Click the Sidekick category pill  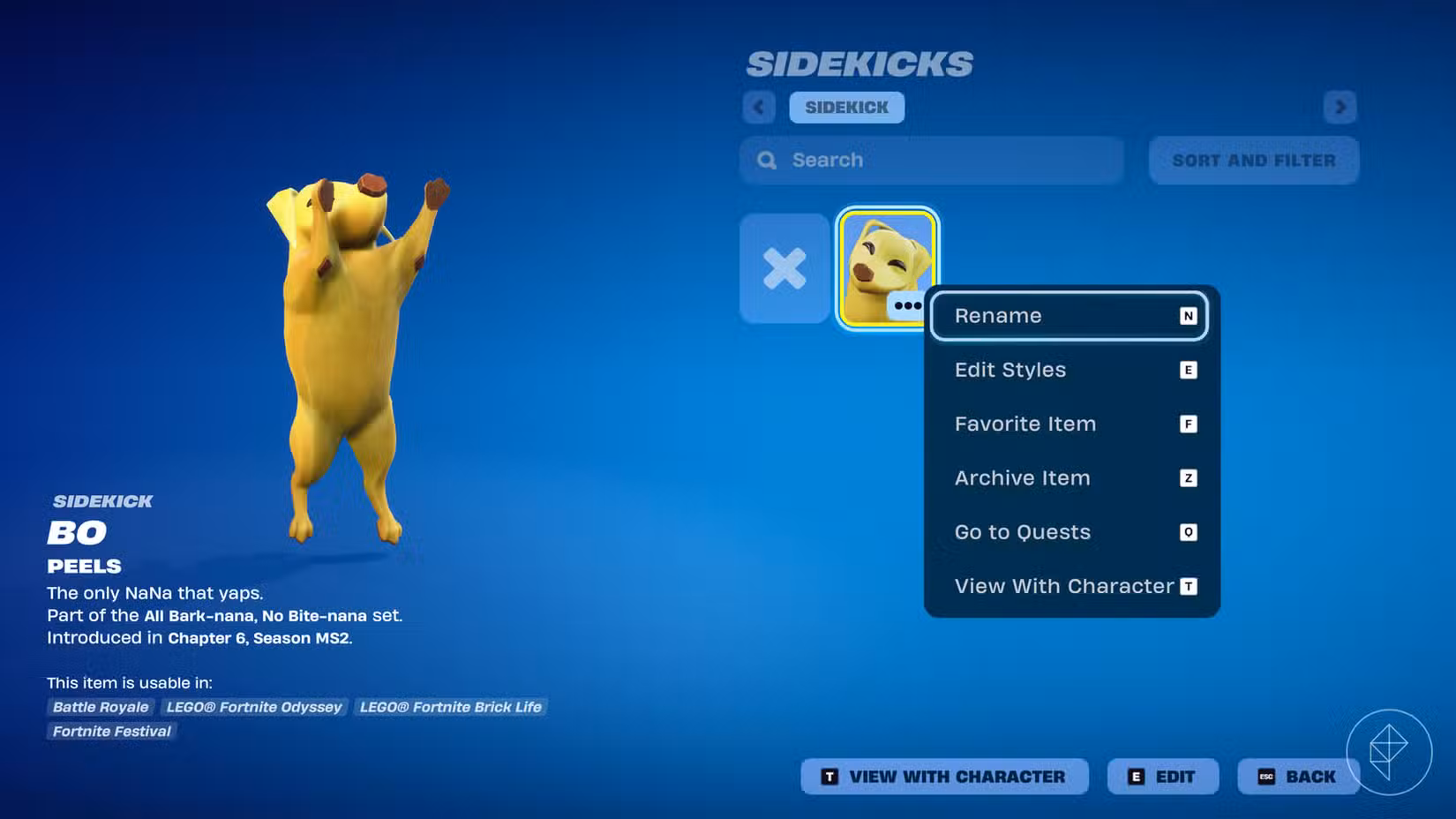click(846, 107)
